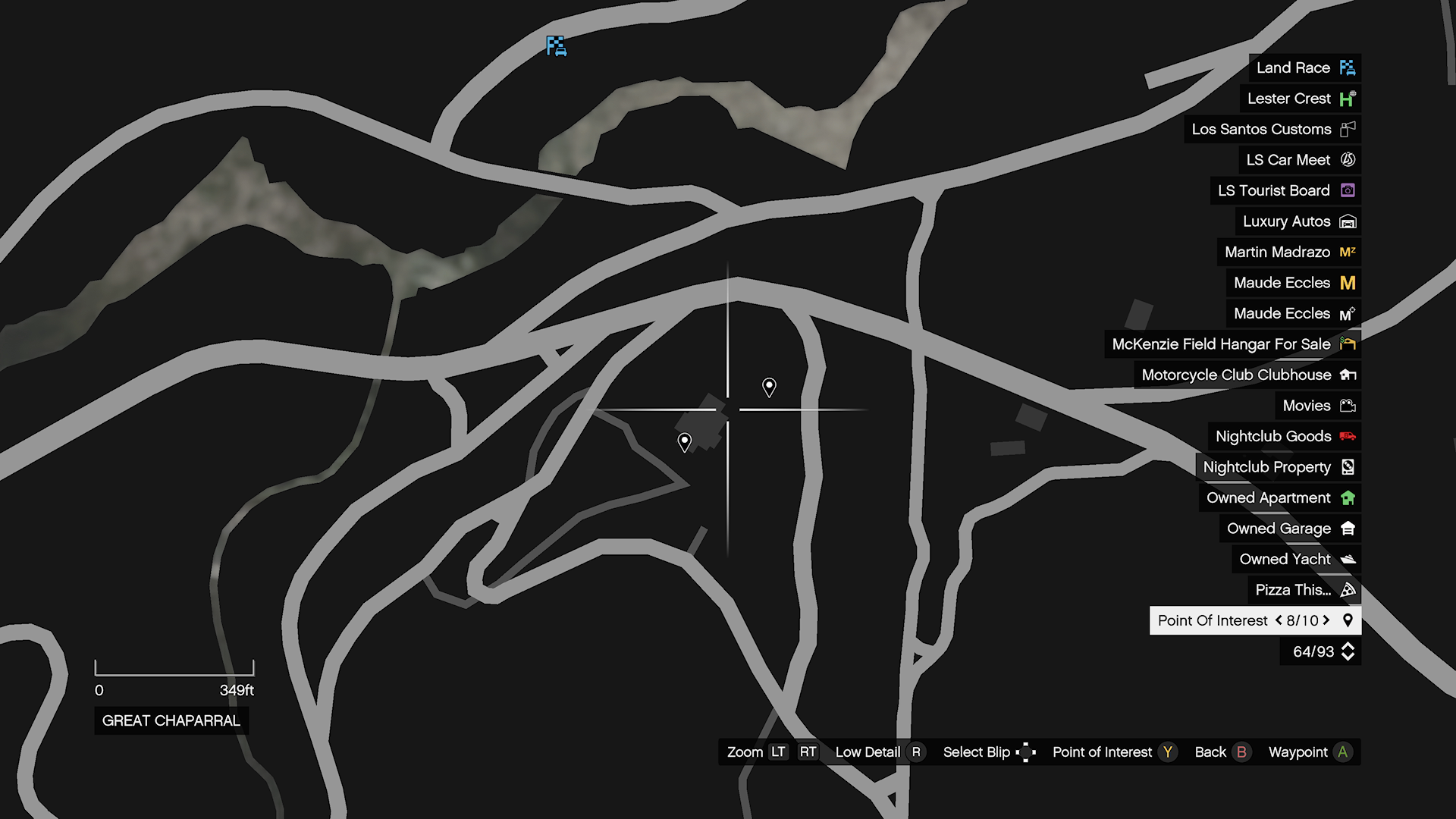
Task: Go to next Point Of Interest arrow
Action: pos(1326,620)
